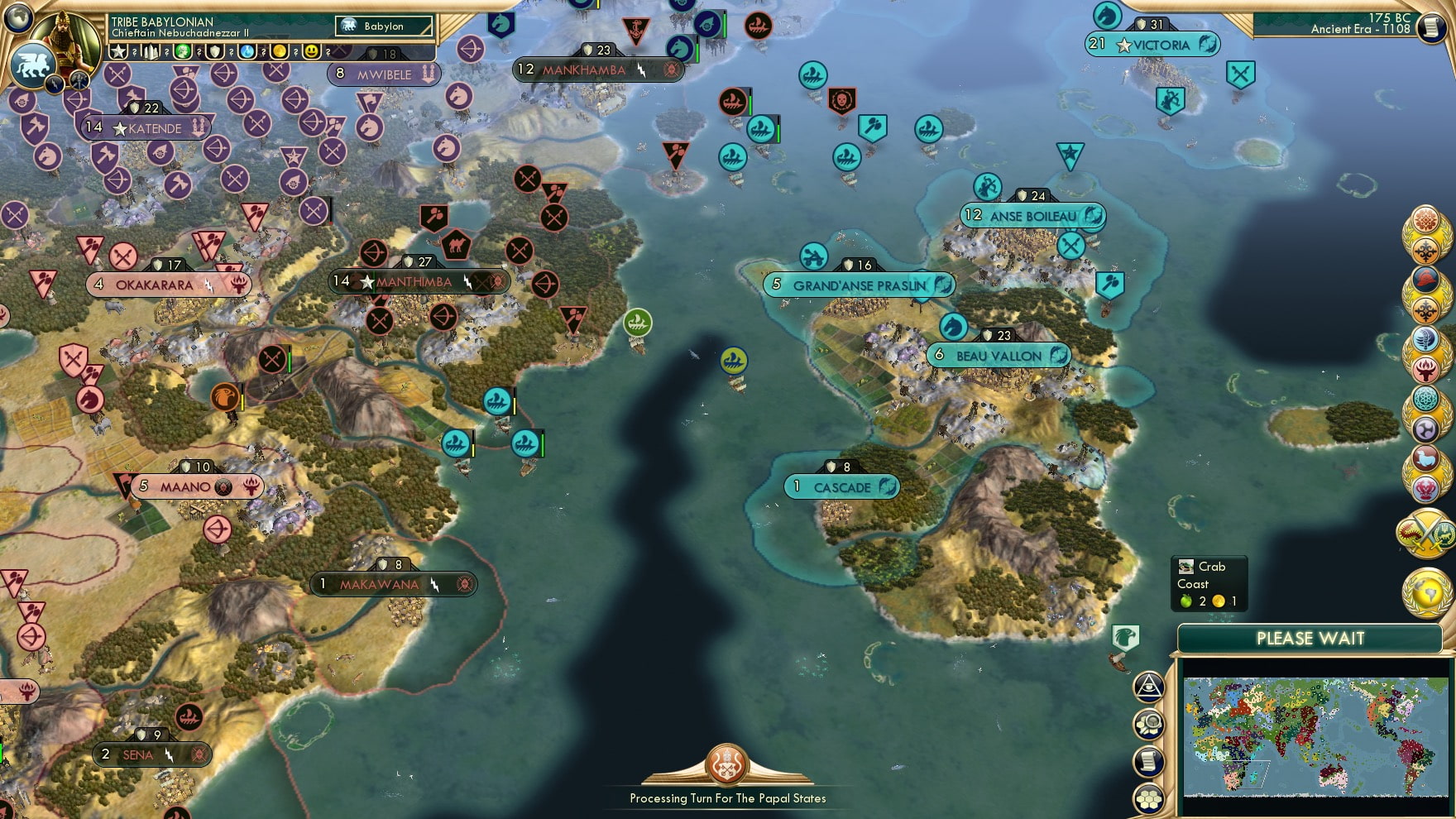1456x819 pixels.
Task: Click the winged lion Babylon emblem
Action: [33, 66]
